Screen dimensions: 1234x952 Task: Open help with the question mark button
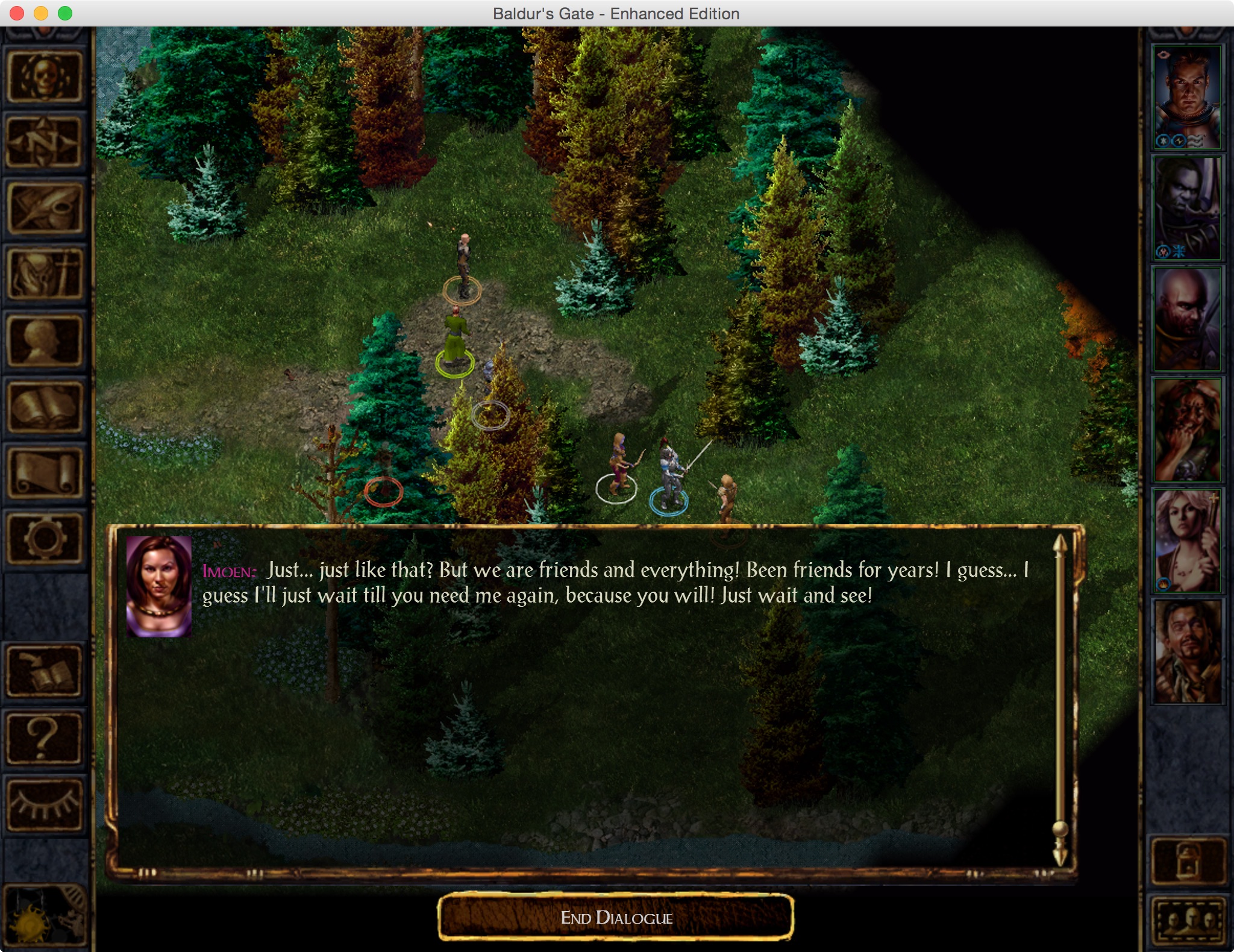tap(45, 737)
